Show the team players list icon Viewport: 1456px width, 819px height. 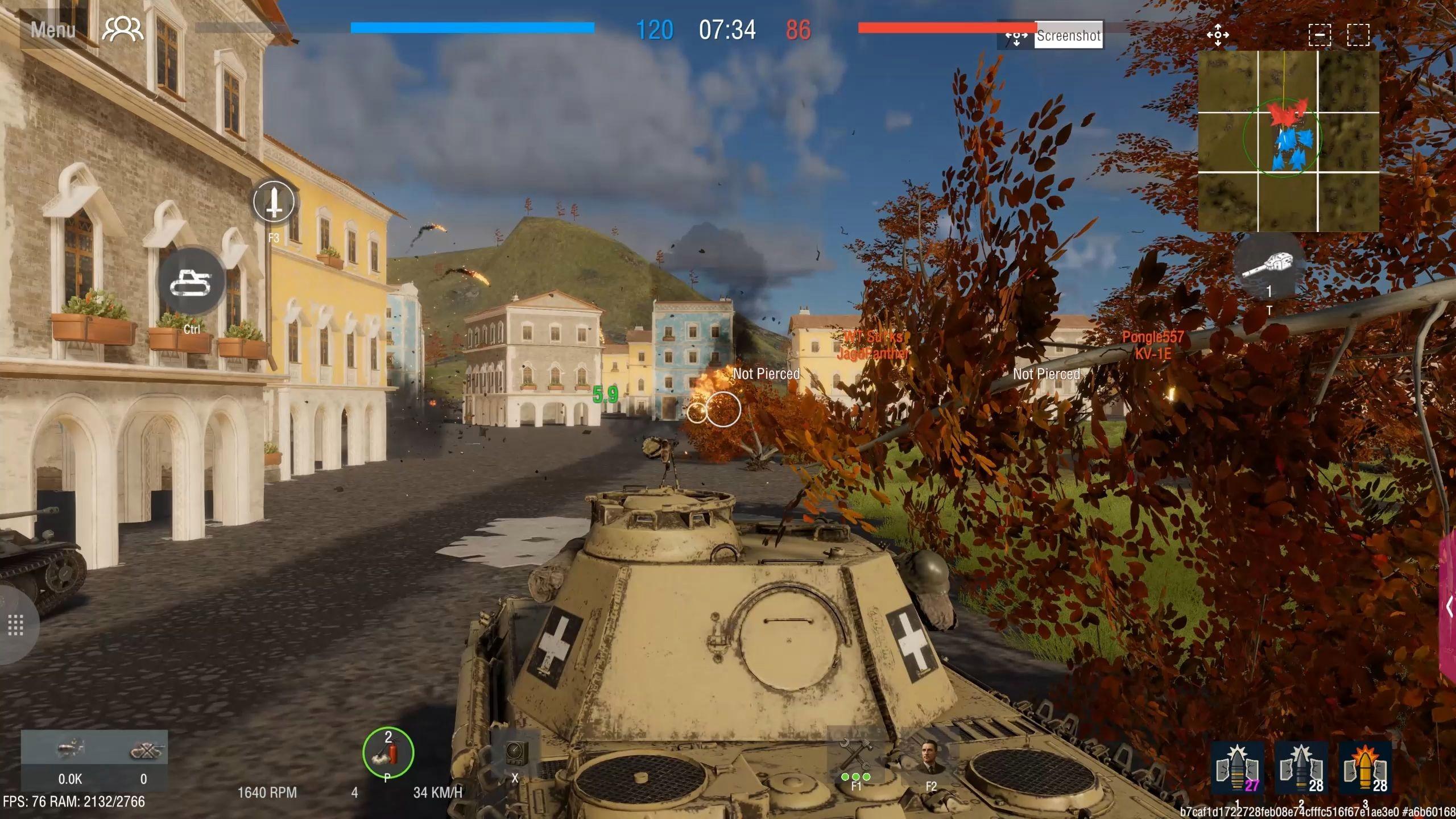pos(122,30)
